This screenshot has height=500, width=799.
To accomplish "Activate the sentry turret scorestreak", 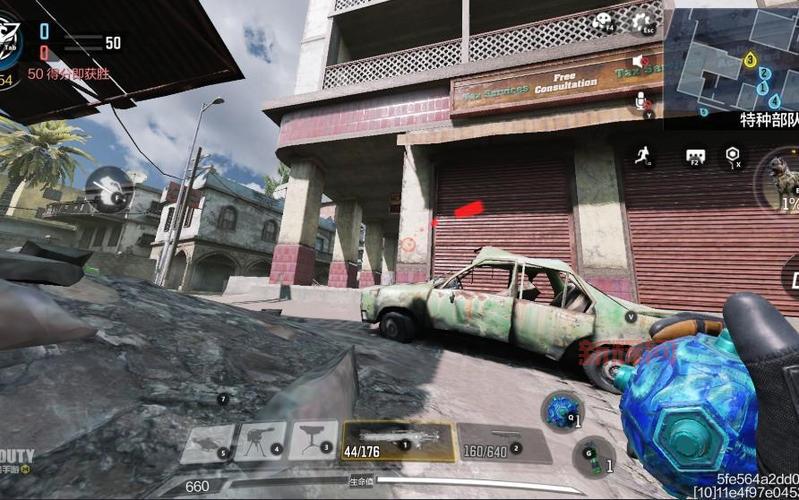I will tap(262, 440).
